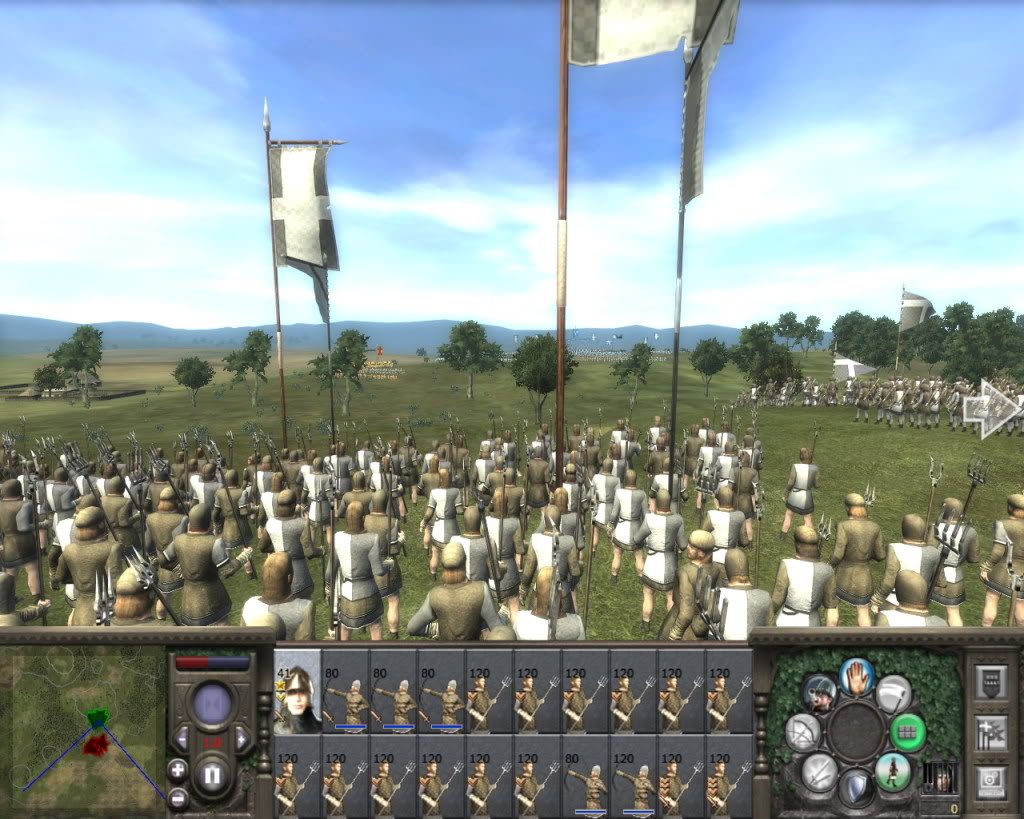This screenshot has width=1024, height=819.
Task: Open the crenellated shield side panel button
Action: 991,683
